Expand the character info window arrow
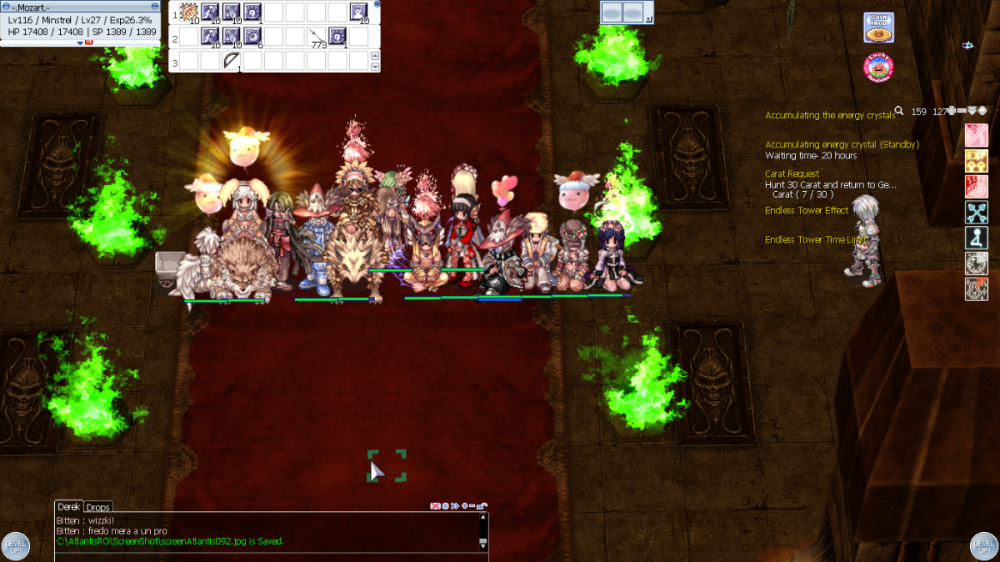Viewport: 1000px width, 562px height. 80,43
